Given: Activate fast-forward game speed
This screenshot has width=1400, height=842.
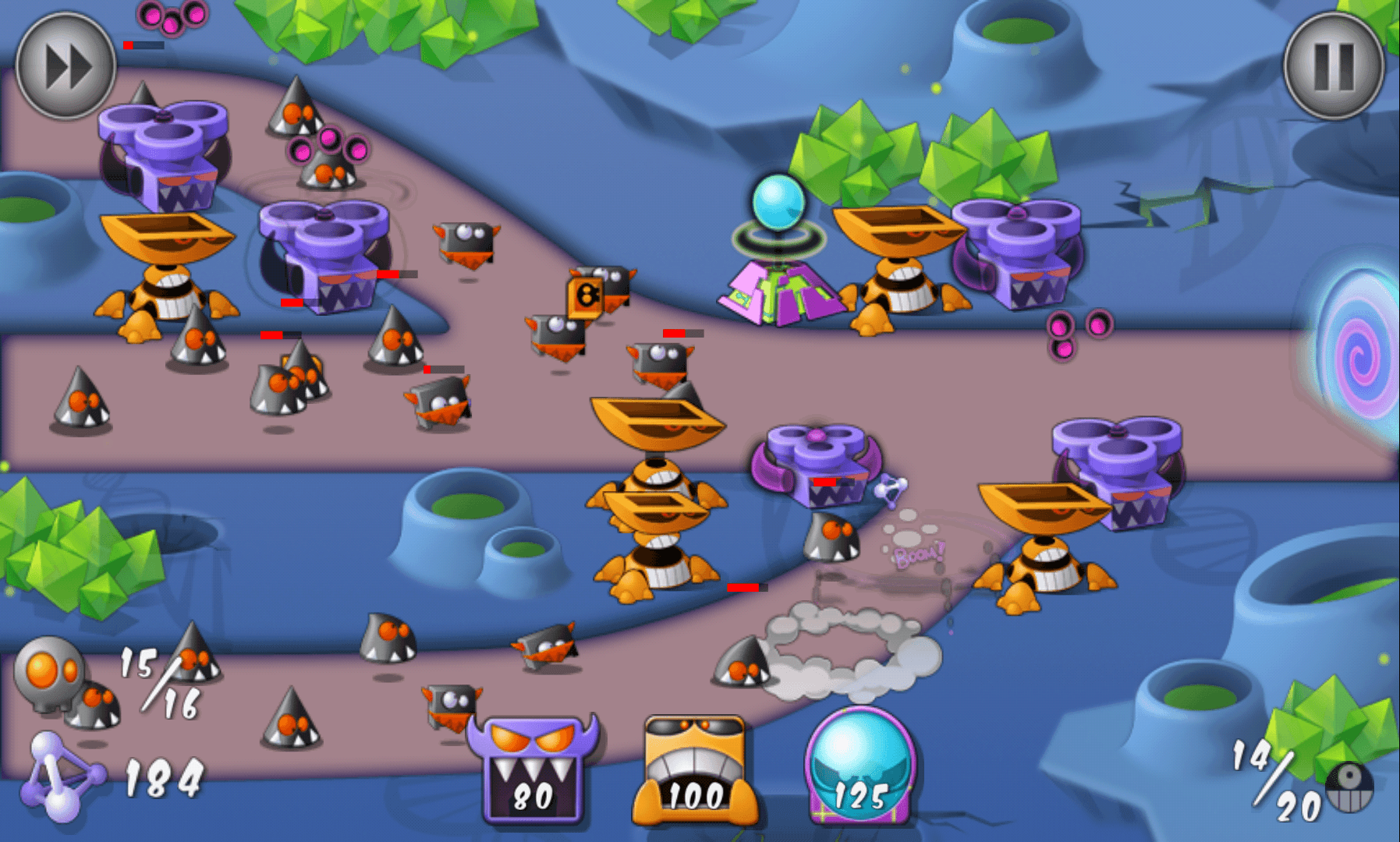Looking at the screenshot, I should pyautogui.click(x=66, y=66).
